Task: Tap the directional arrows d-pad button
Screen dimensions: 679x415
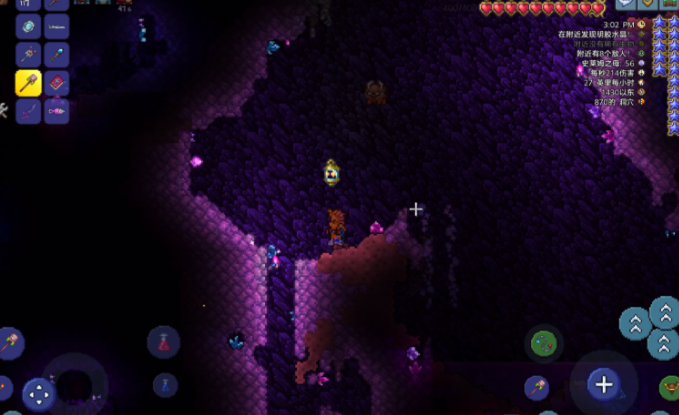Action: [39, 393]
